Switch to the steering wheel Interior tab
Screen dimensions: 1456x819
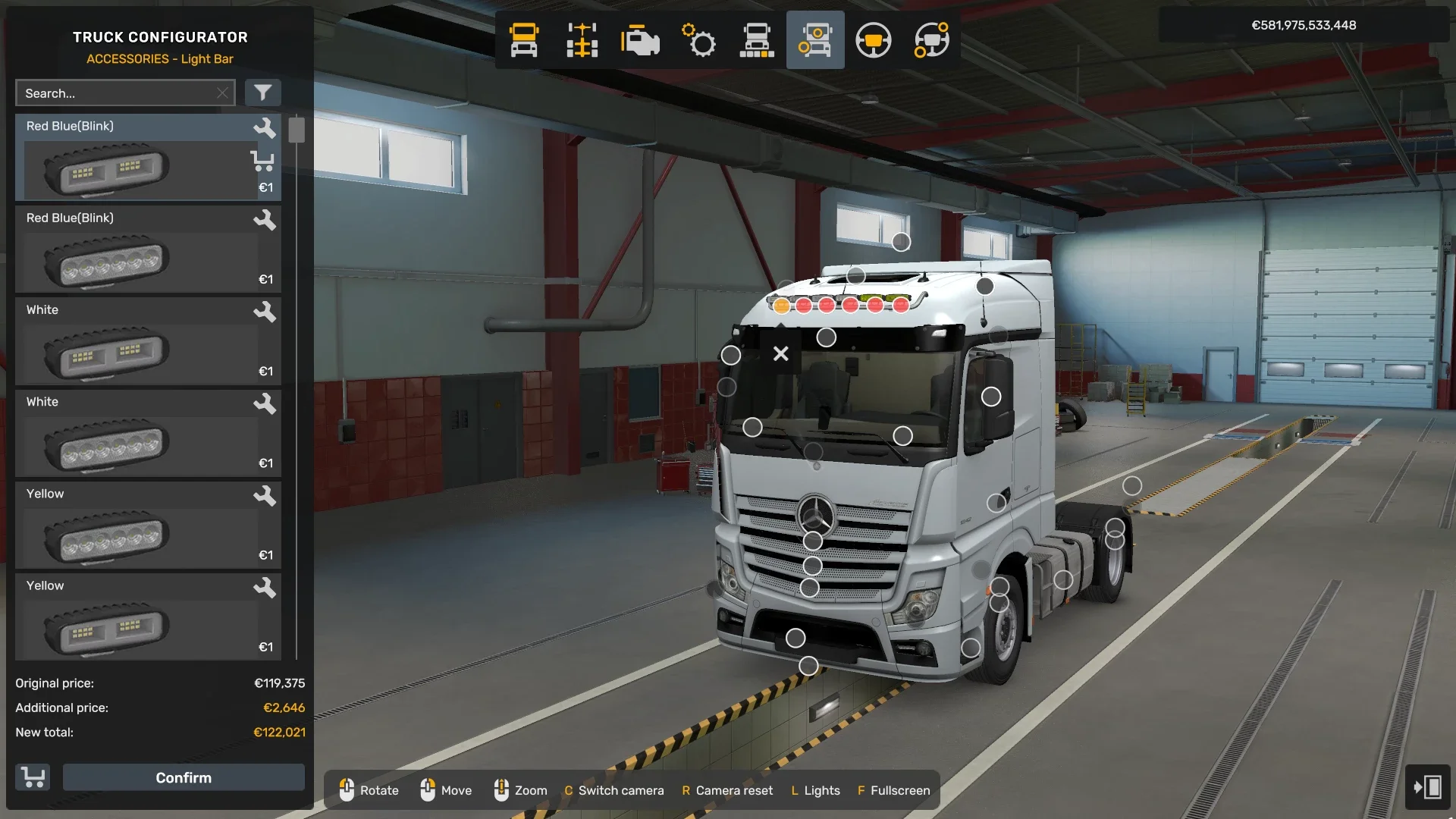pos(874,40)
